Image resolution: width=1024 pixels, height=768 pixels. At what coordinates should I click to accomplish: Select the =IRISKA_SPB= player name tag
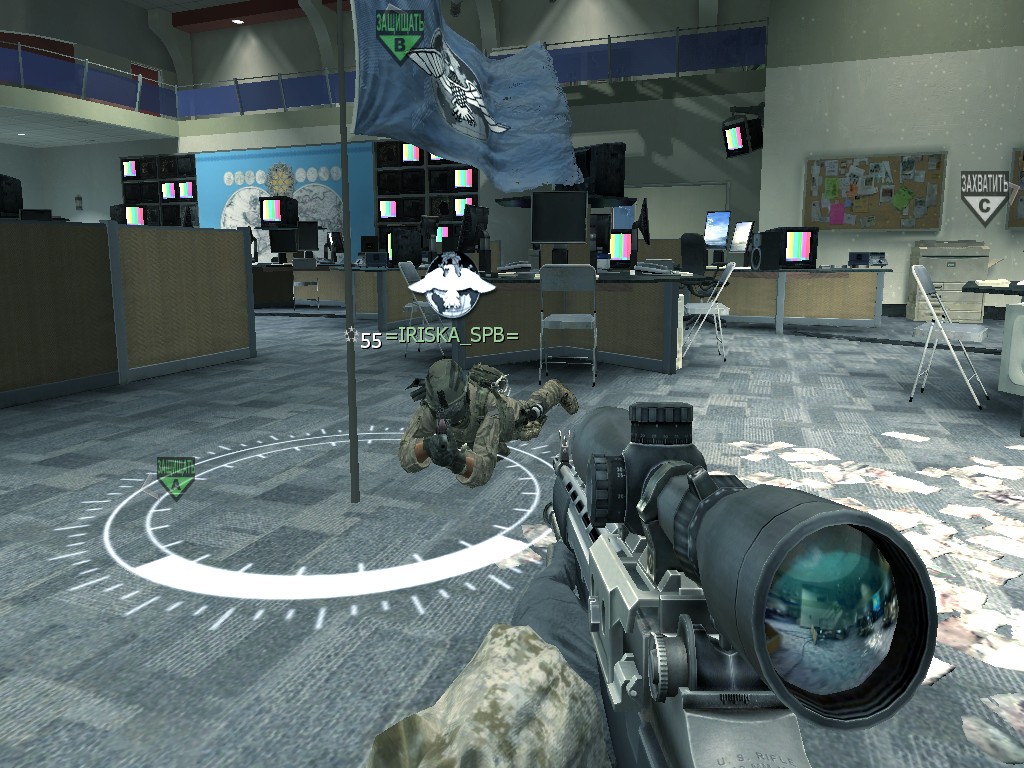click(457, 337)
